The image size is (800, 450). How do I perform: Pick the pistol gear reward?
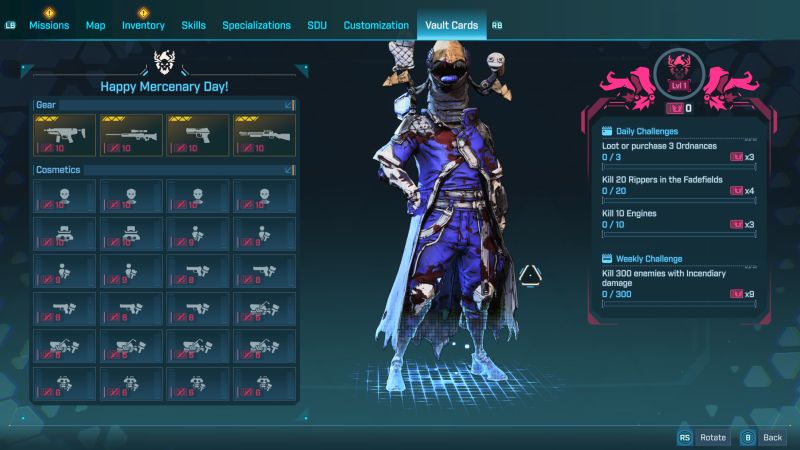(x=198, y=135)
